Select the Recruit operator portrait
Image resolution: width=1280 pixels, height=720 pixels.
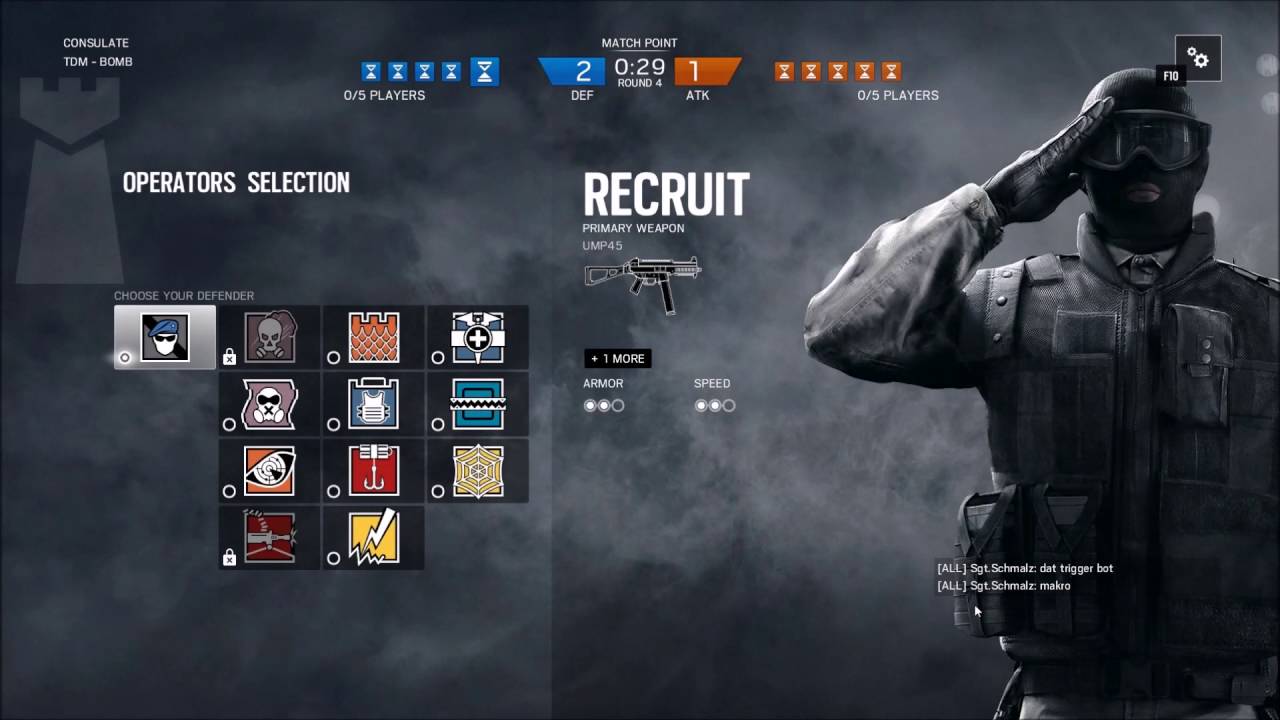[x=164, y=337]
